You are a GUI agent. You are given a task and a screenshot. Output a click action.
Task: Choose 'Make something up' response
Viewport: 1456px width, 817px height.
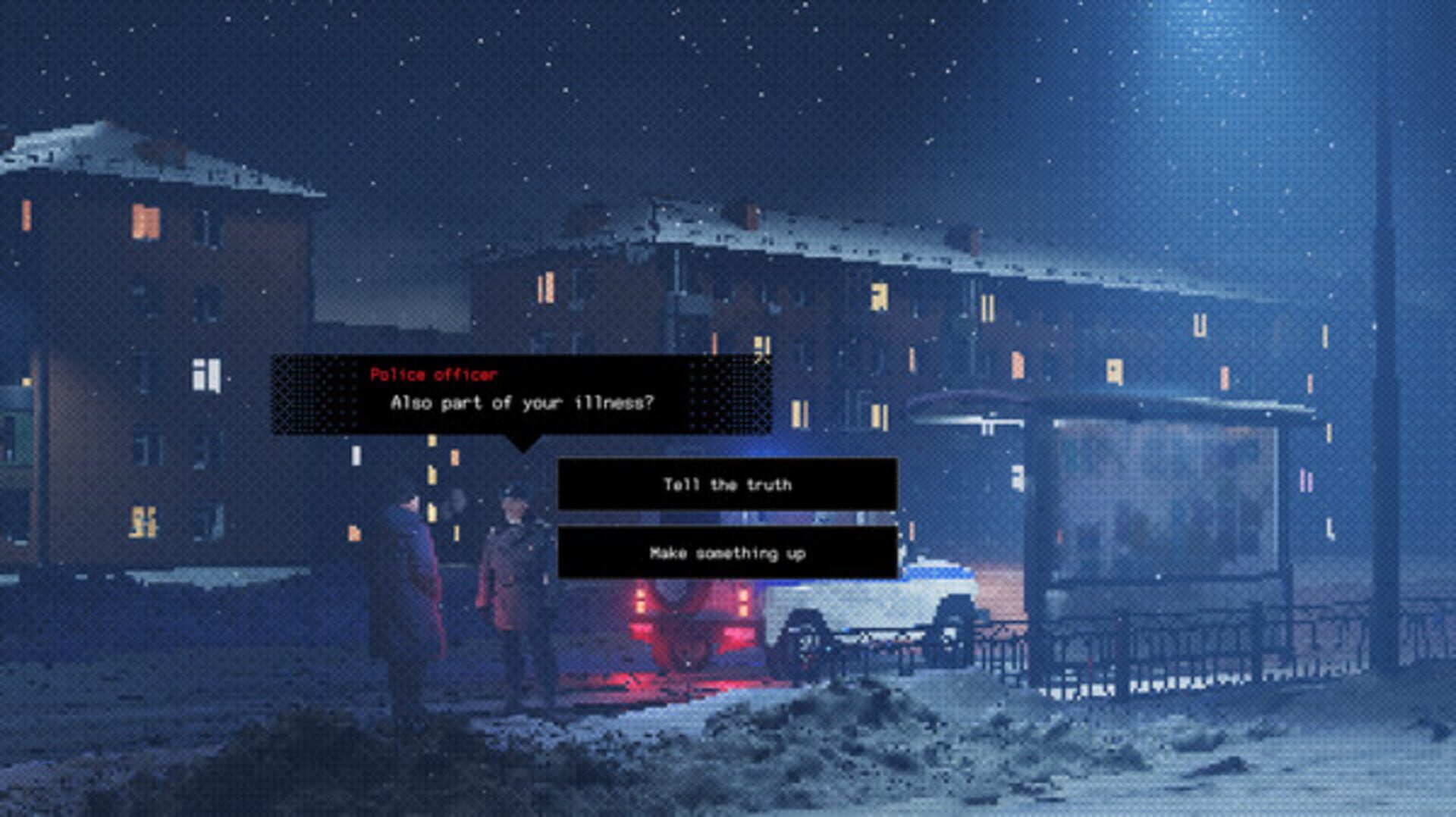pos(726,553)
